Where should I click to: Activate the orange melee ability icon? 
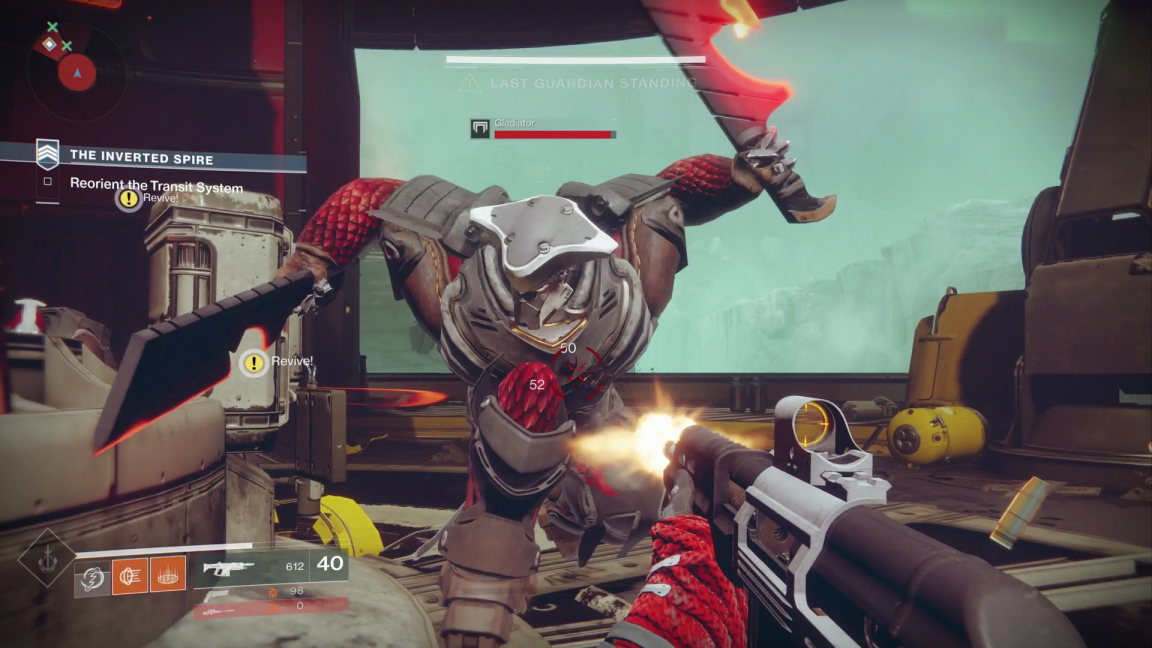click(168, 575)
